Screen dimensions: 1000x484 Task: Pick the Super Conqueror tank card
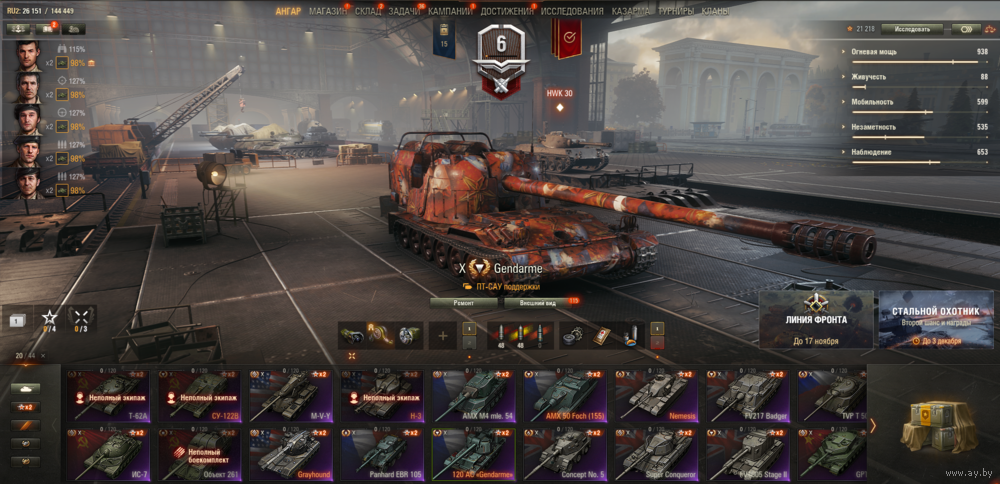pos(656,452)
